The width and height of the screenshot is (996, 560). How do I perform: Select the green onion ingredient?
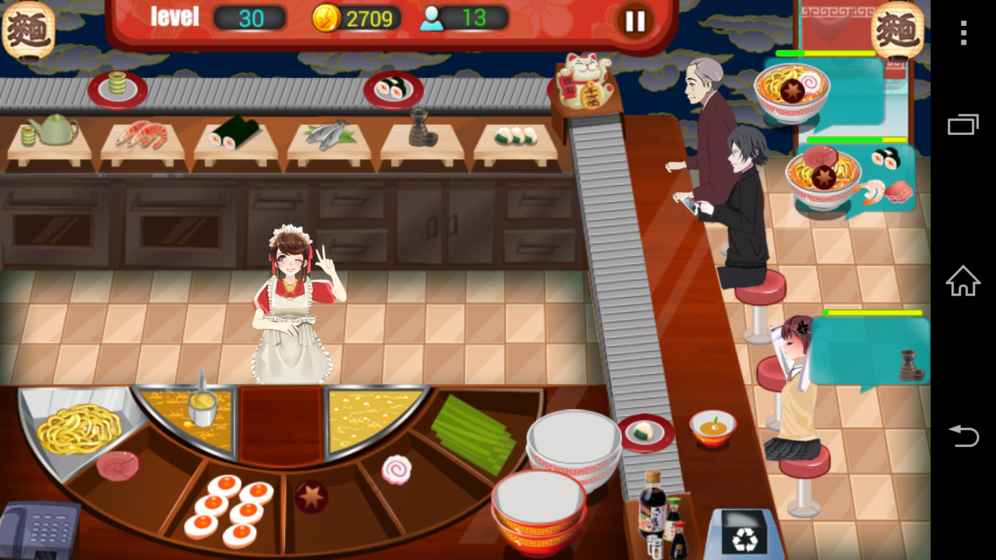(472, 432)
